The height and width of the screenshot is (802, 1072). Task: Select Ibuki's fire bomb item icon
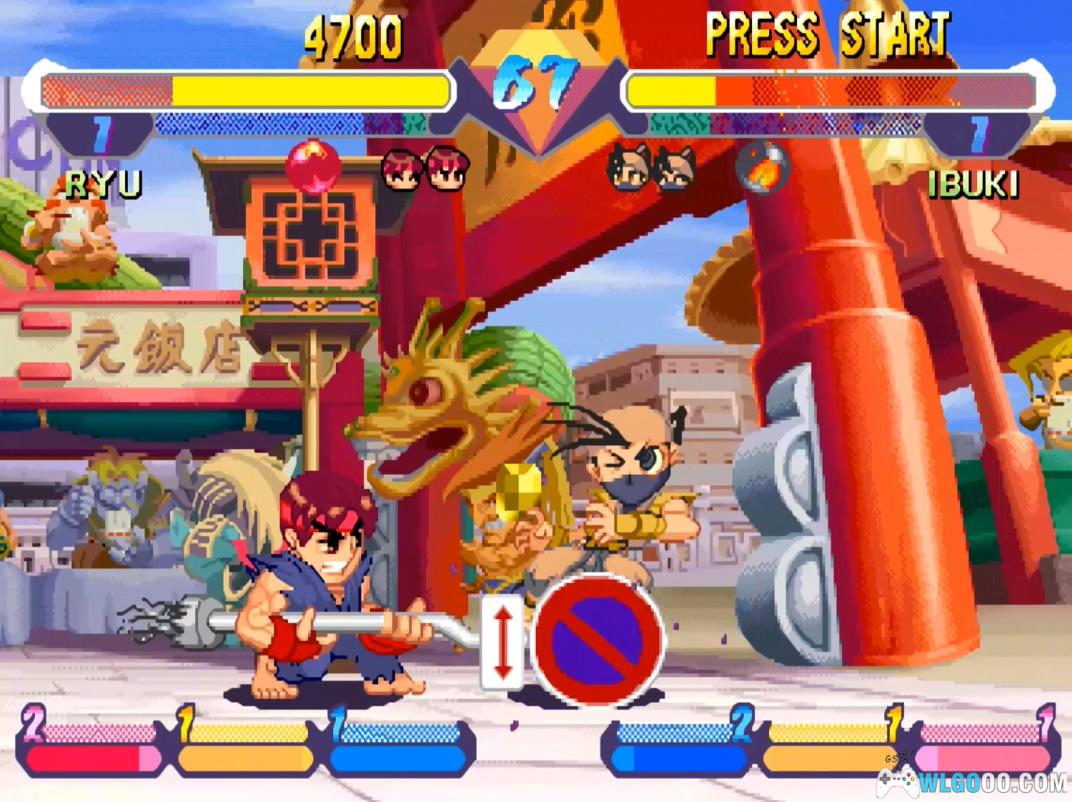point(763,167)
